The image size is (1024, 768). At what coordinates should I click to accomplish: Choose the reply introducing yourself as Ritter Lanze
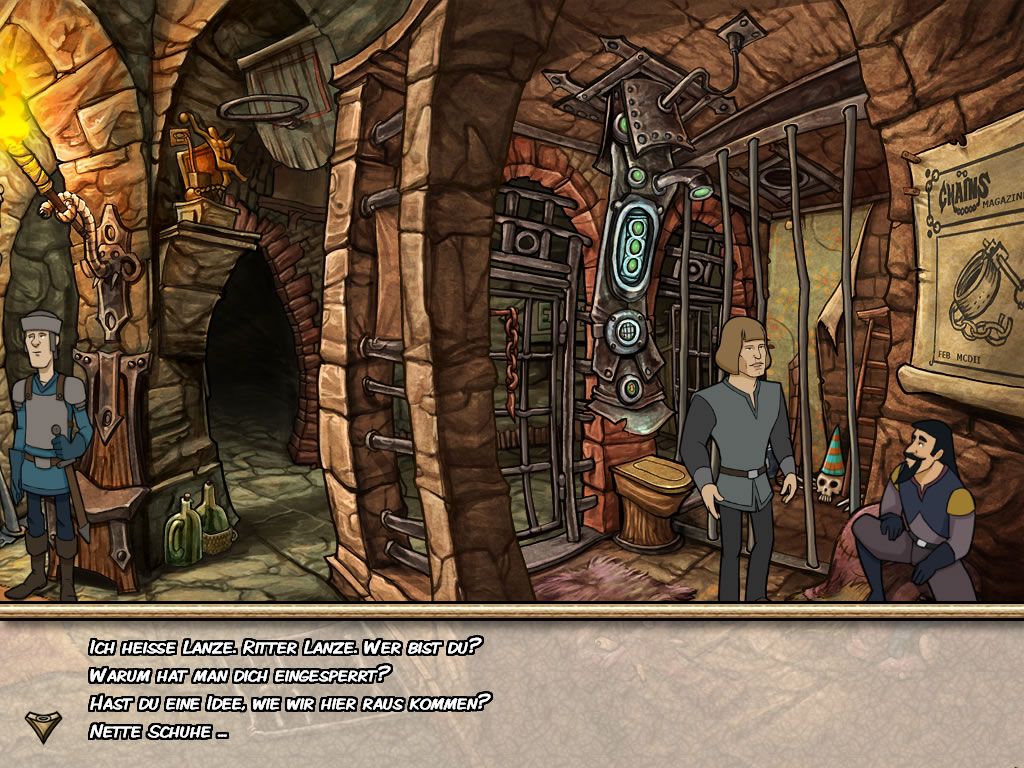[x=286, y=647]
